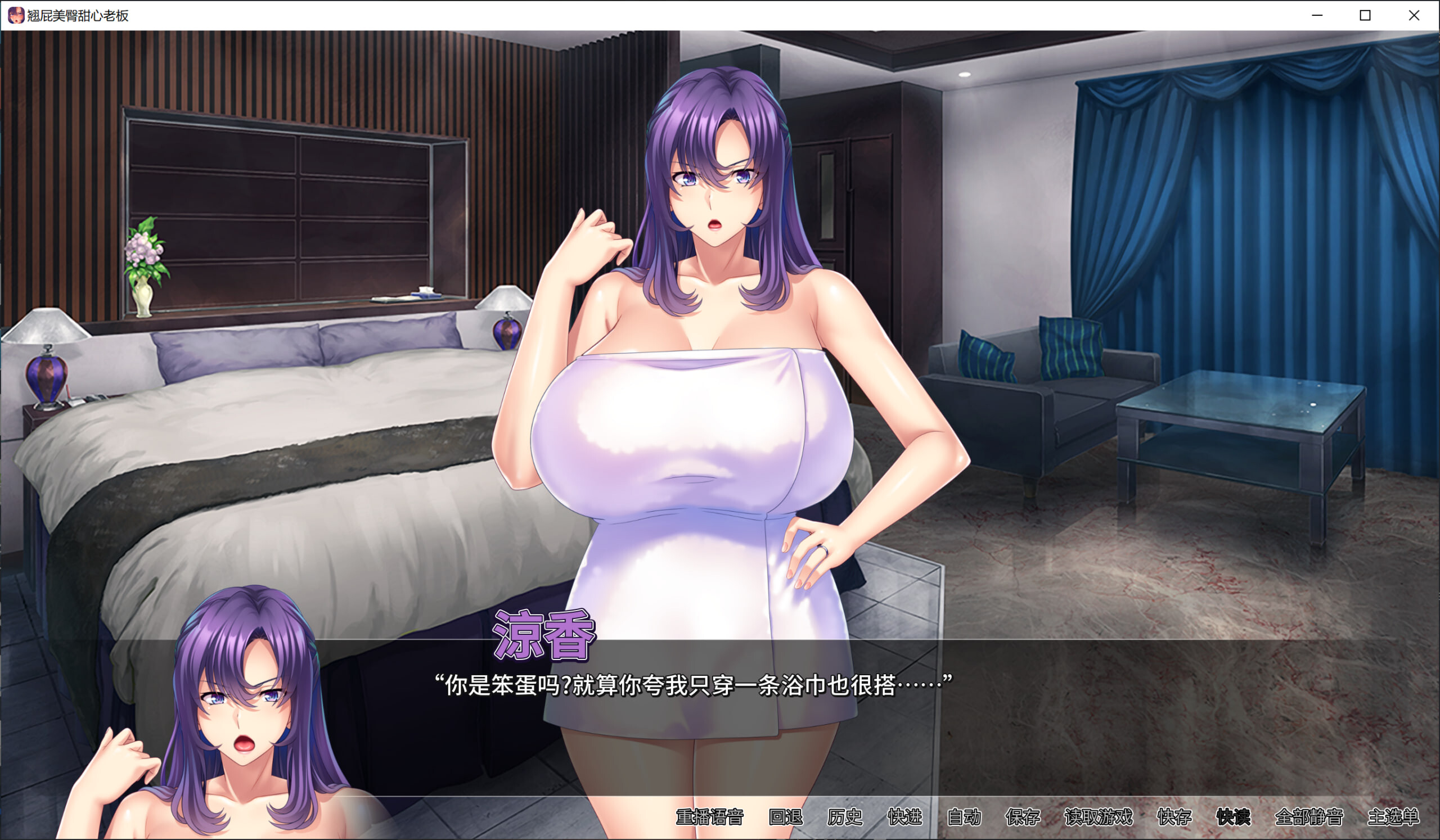Make a quick save with 快存
The width and height of the screenshot is (1440, 840).
click(x=1174, y=817)
